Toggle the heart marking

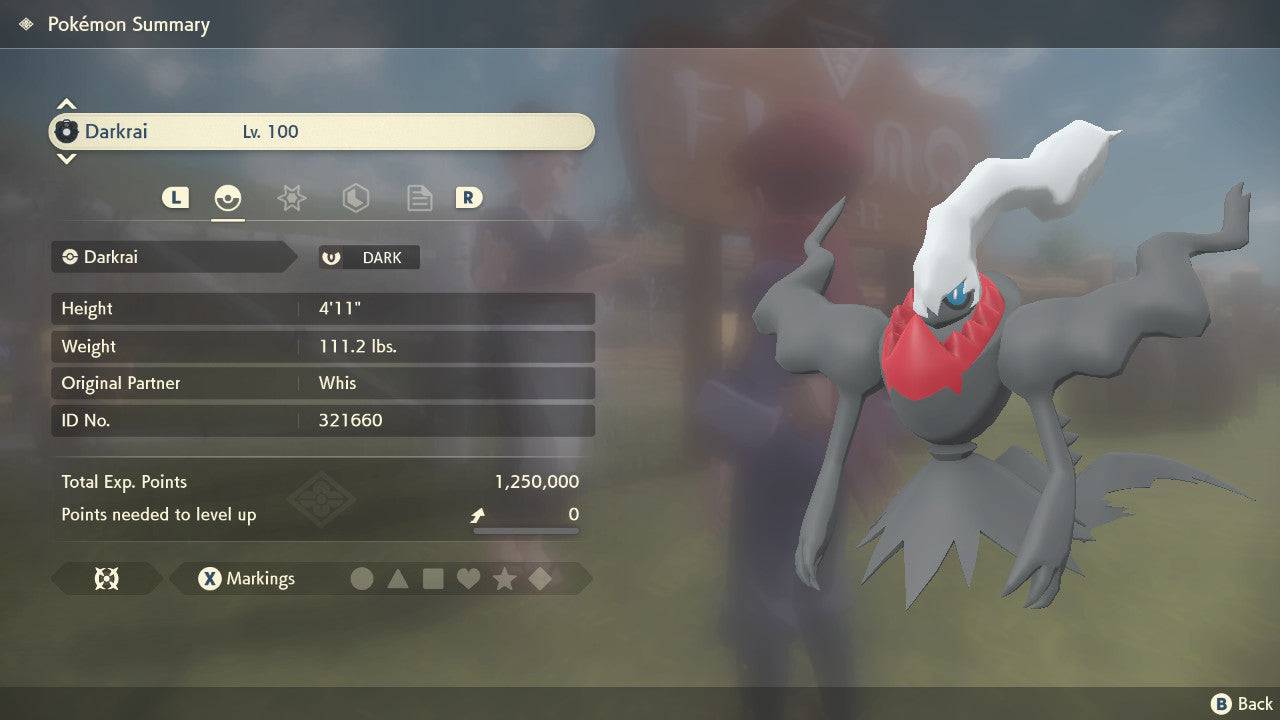468,578
